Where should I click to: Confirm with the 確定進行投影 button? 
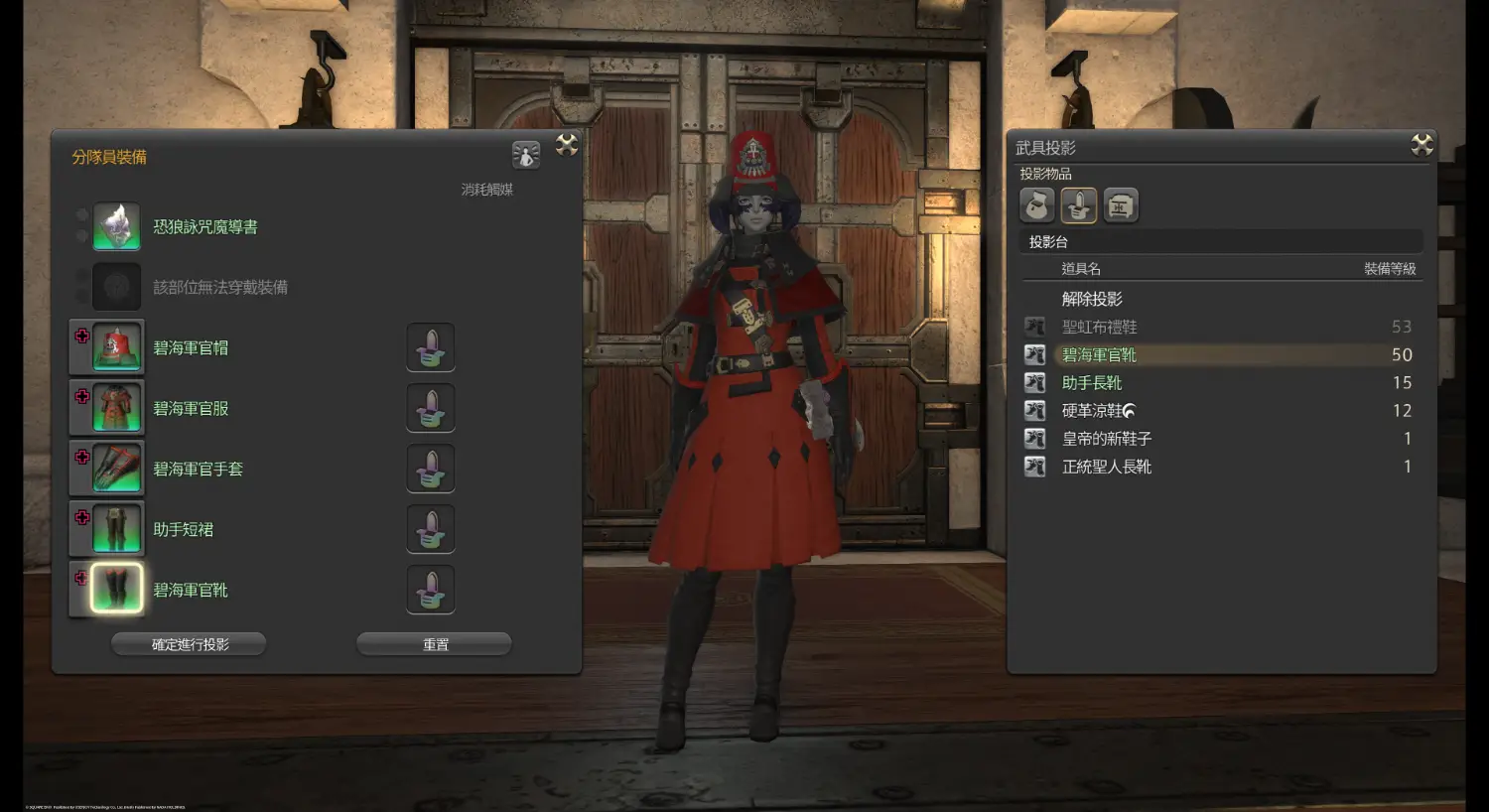(189, 644)
